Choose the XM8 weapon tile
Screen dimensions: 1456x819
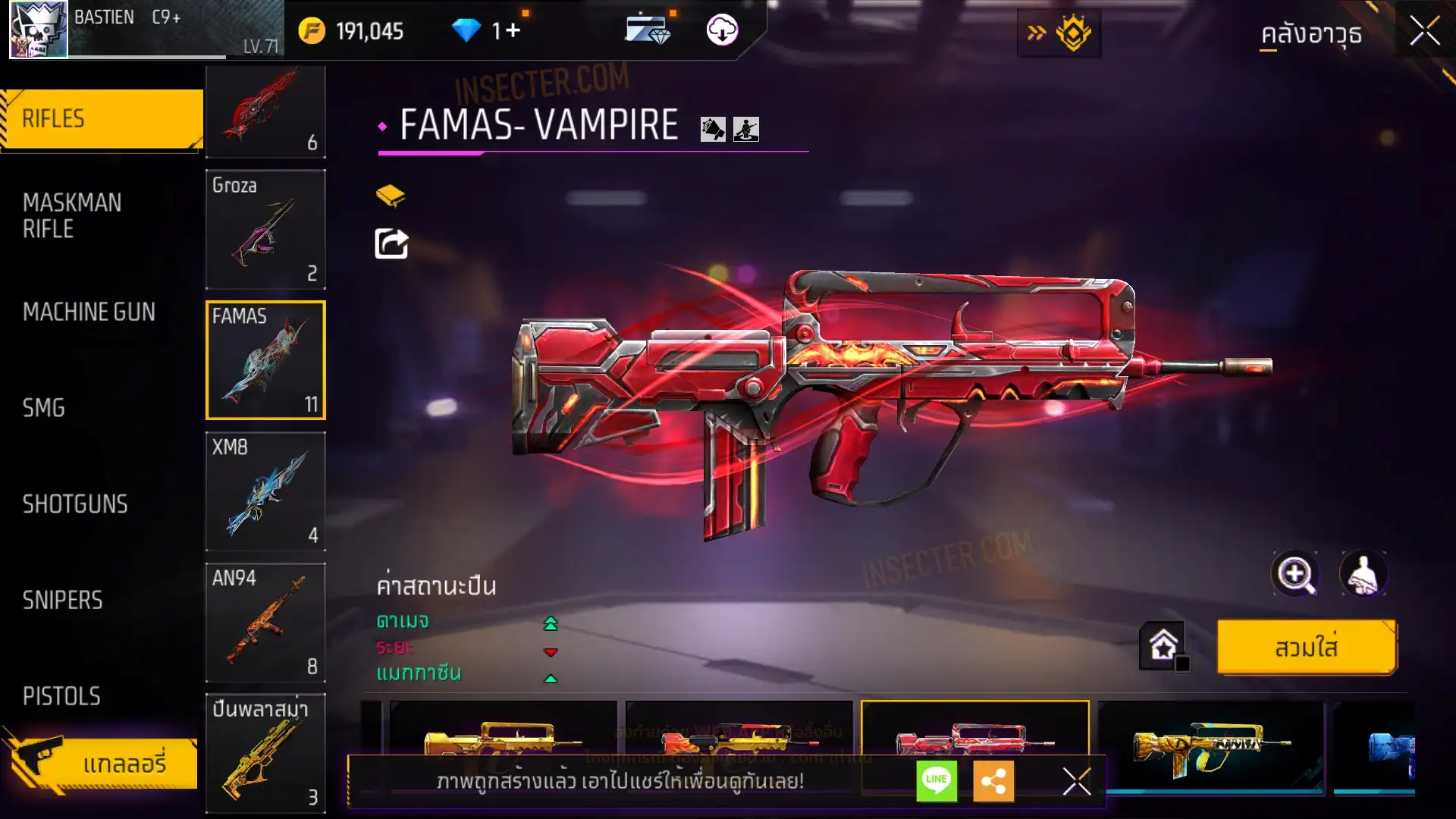265,491
